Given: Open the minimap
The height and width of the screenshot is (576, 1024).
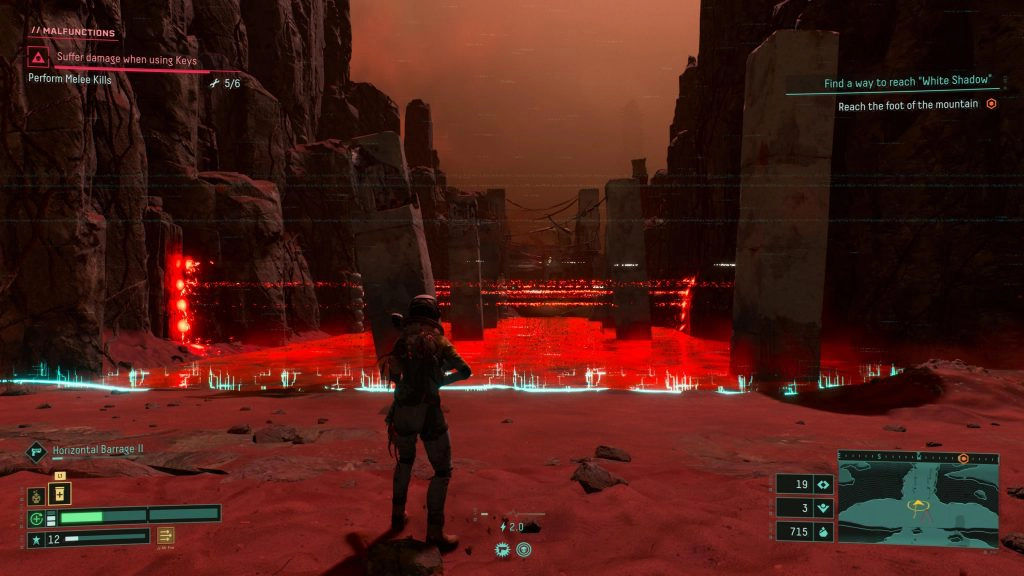Looking at the screenshot, I should (917, 498).
